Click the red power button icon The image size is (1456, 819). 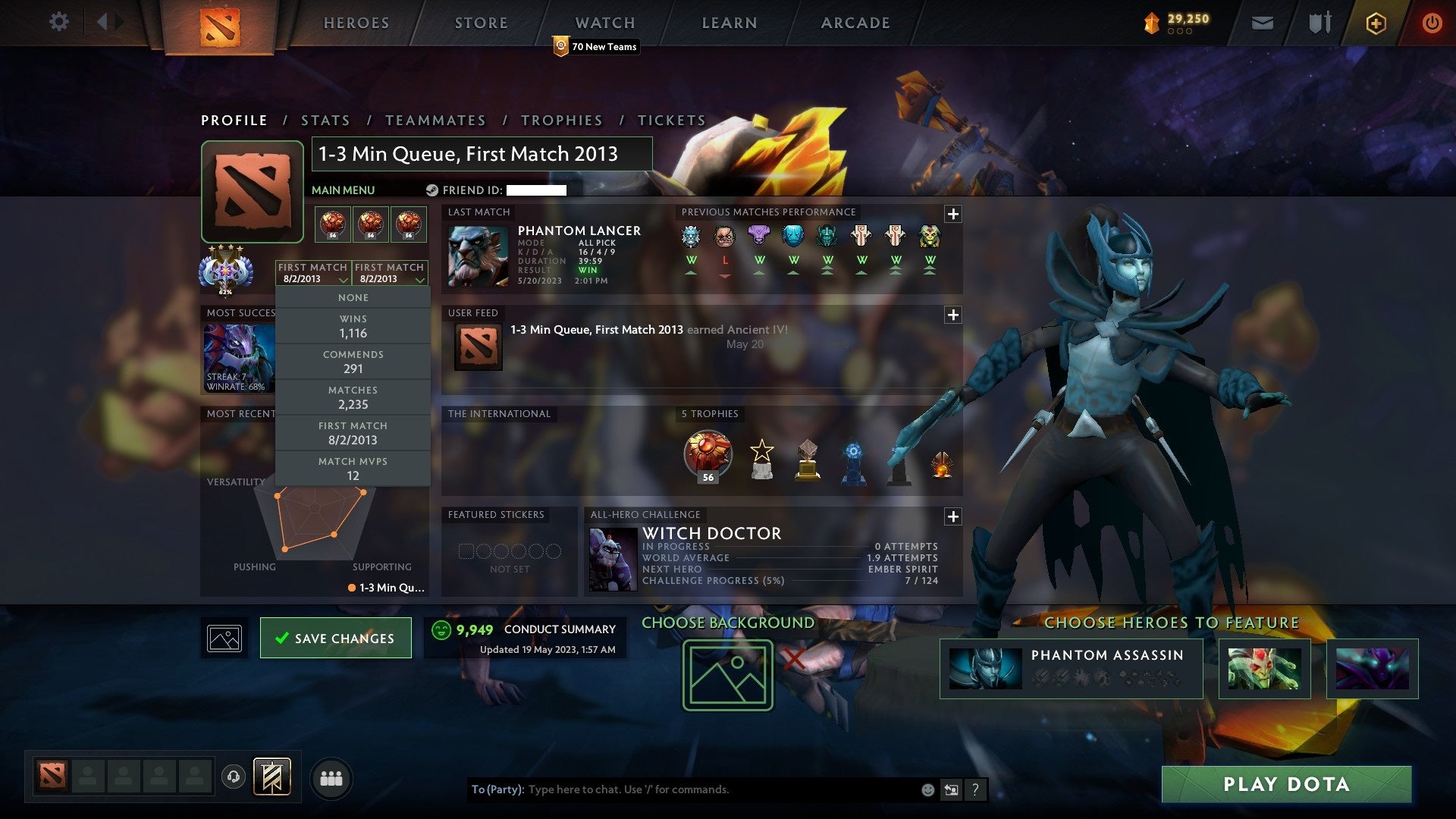coord(1432,23)
